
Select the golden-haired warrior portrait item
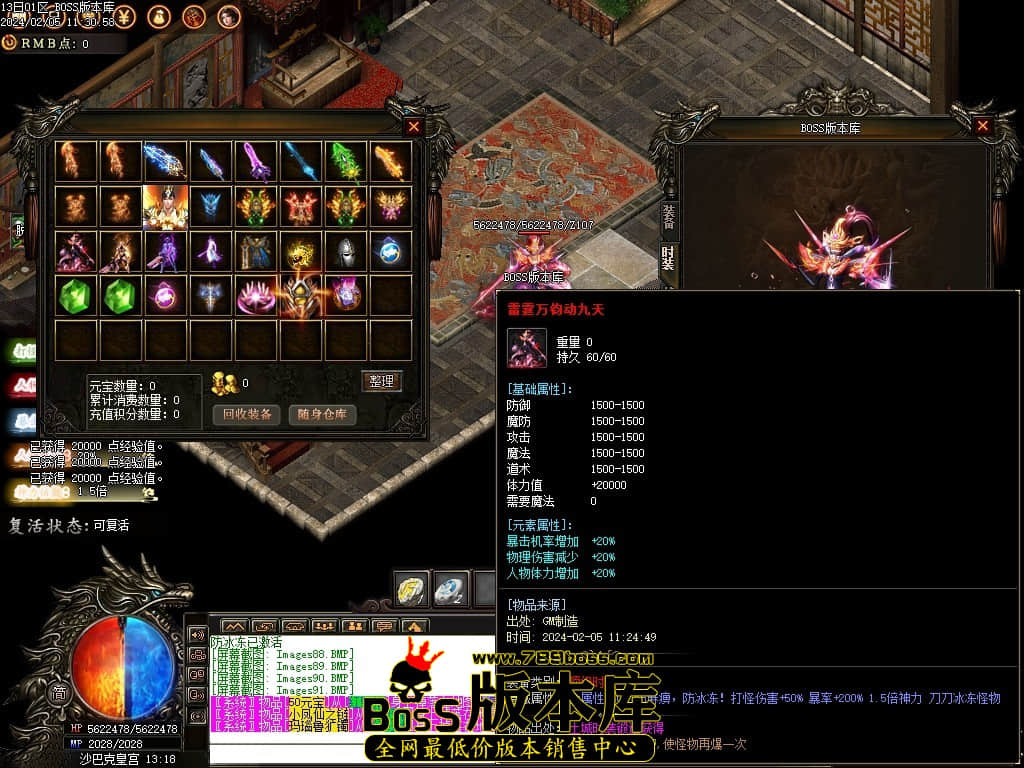coord(165,207)
